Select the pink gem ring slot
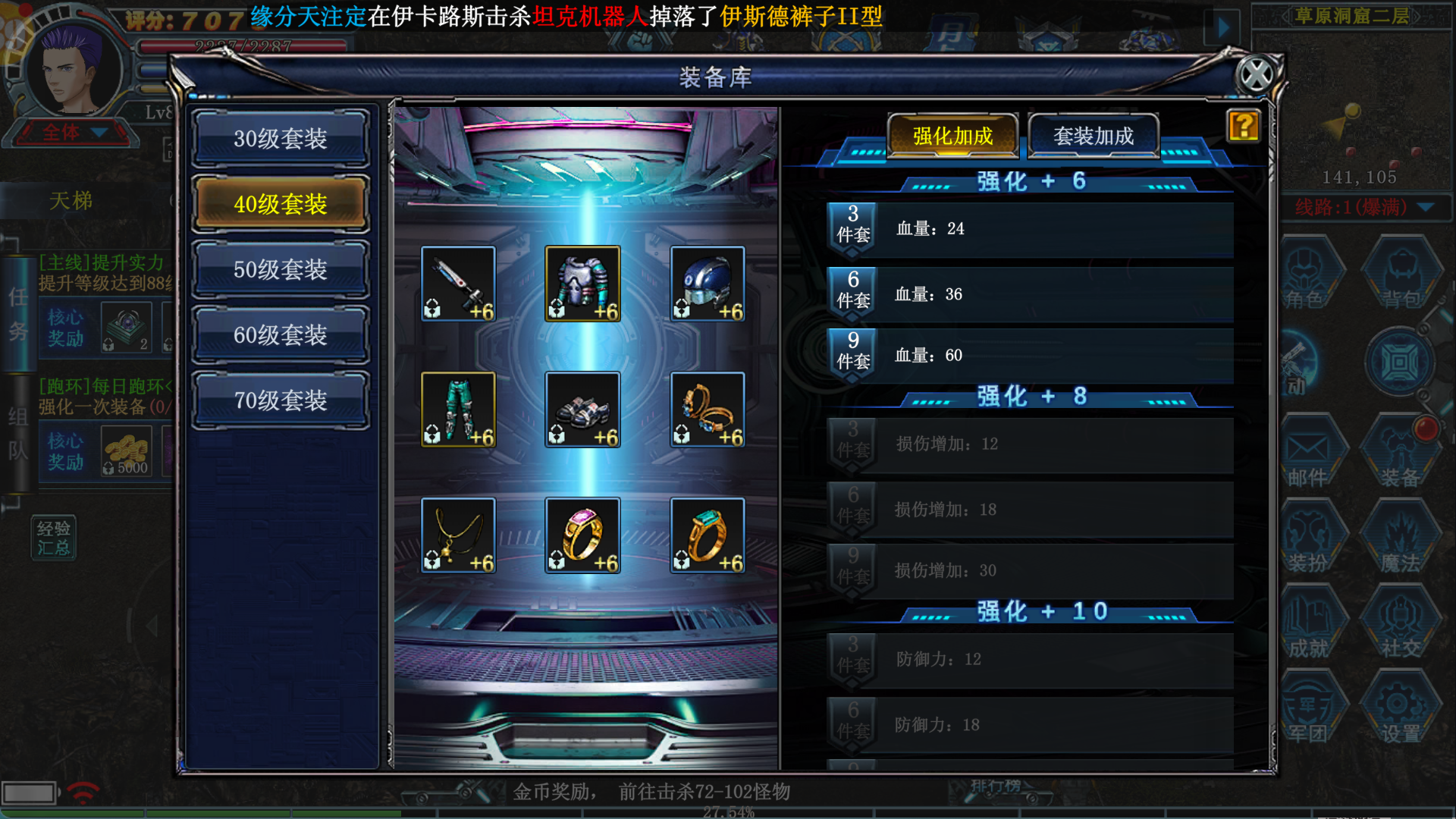Viewport: 1456px width, 819px height. 582,535
